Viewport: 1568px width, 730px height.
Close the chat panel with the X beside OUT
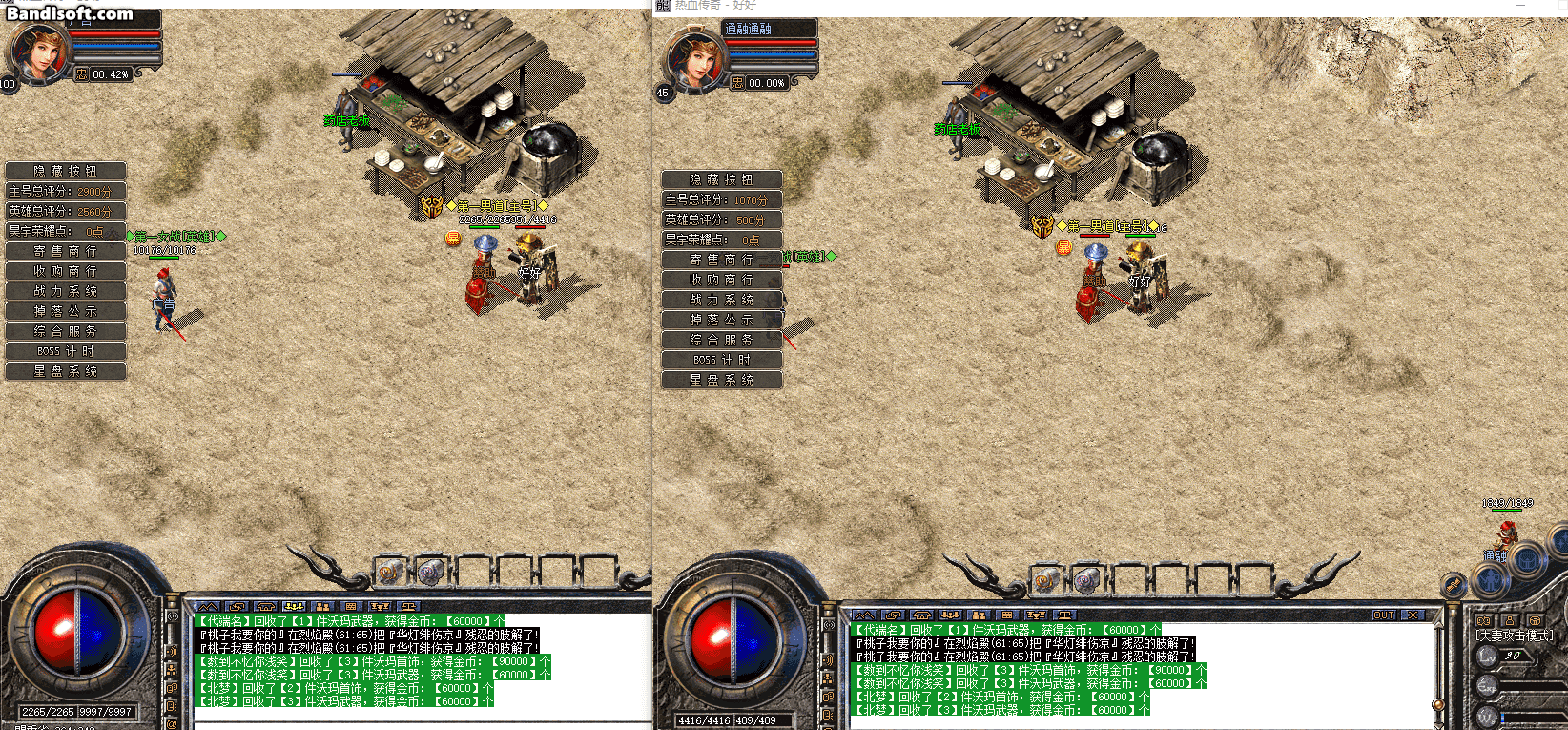pos(1413,615)
